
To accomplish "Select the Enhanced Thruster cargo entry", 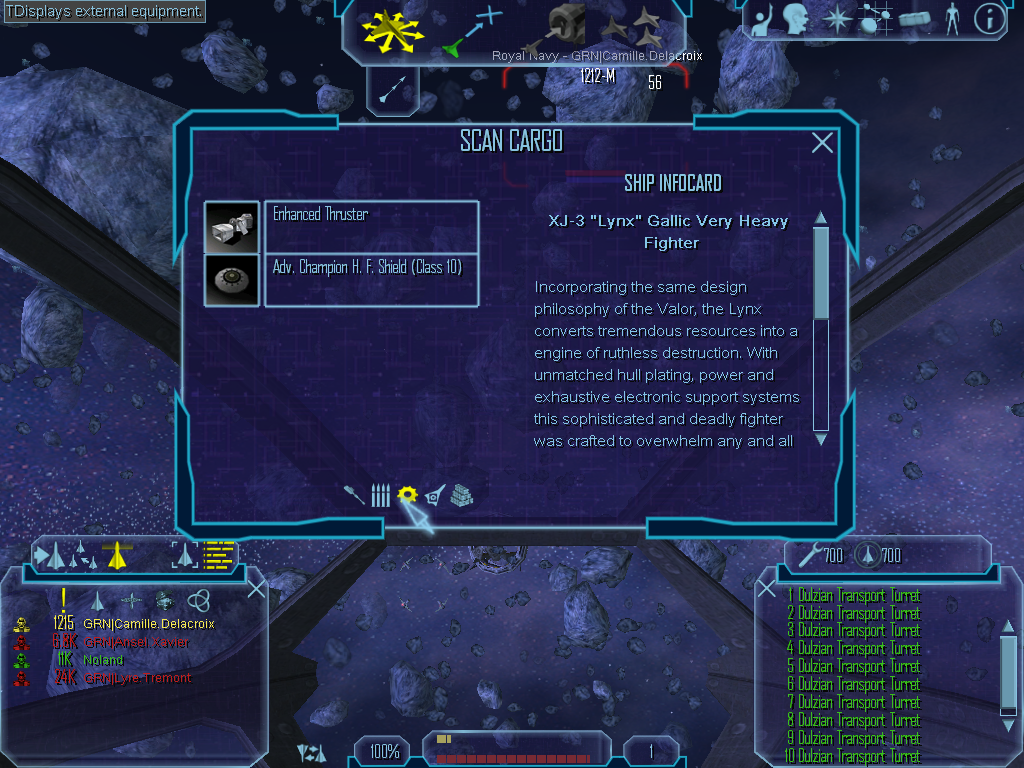I will 371,227.
